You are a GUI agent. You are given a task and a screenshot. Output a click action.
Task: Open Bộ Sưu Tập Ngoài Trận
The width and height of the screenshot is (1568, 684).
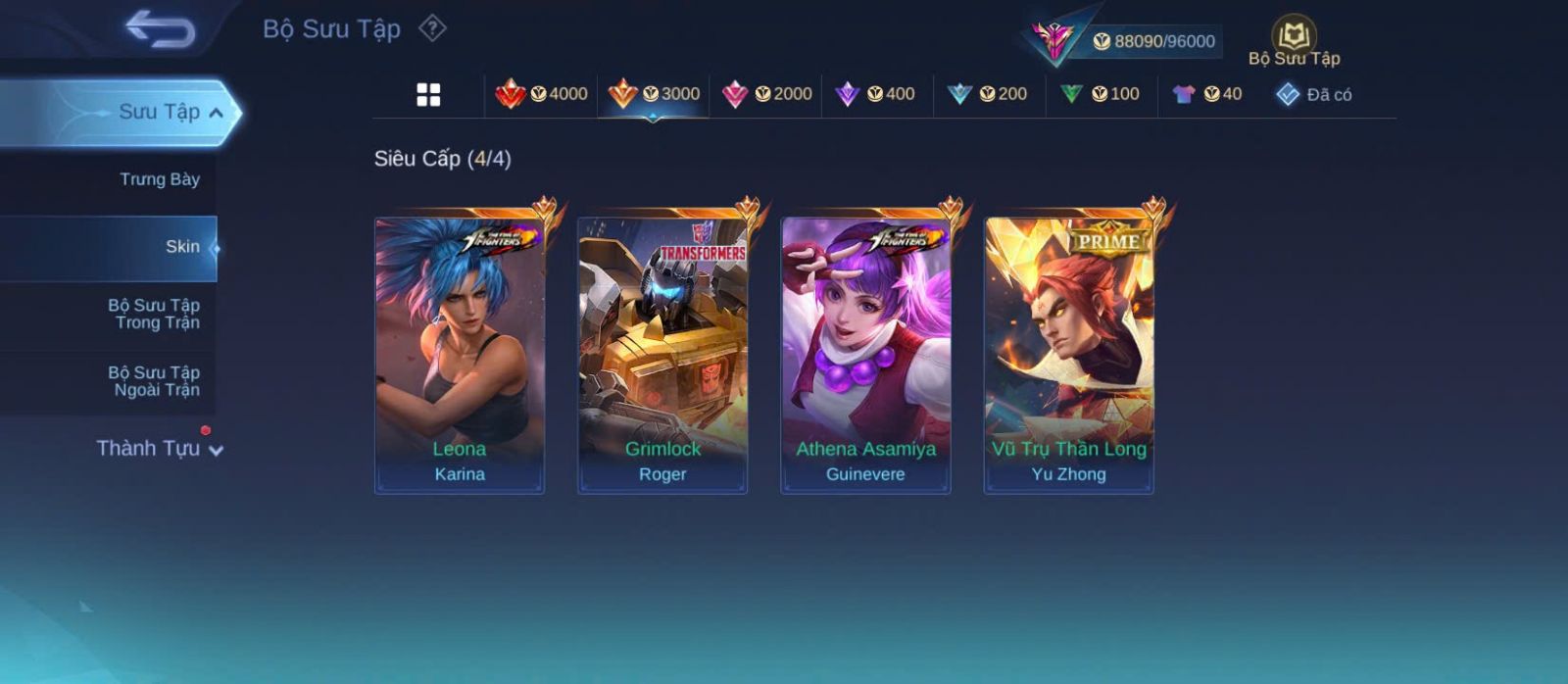click(x=154, y=381)
